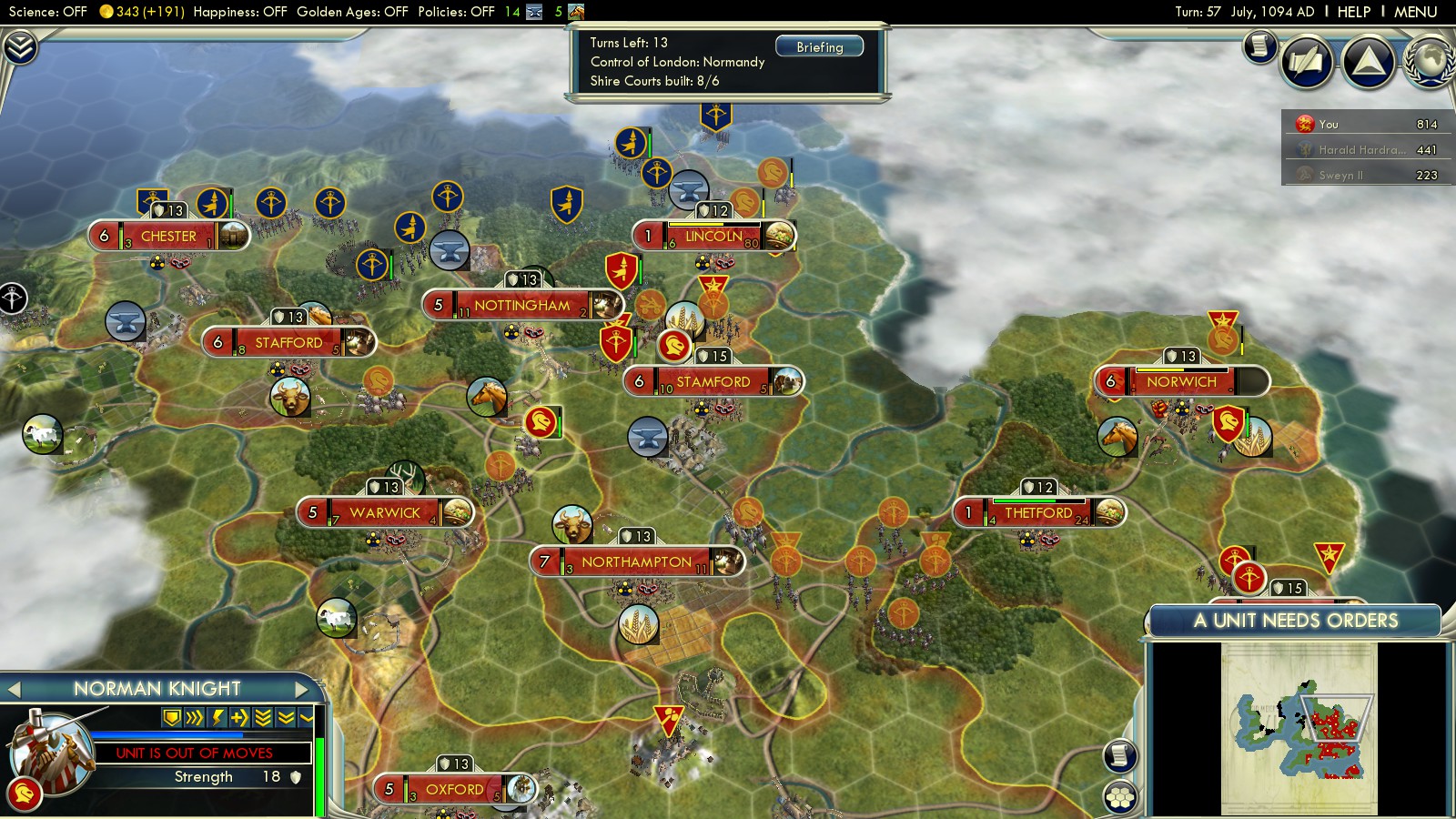Screen dimensions: 1456x819
Task: Open the Norman Knight unit portrait
Action: pyautogui.click(x=50, y=751)
